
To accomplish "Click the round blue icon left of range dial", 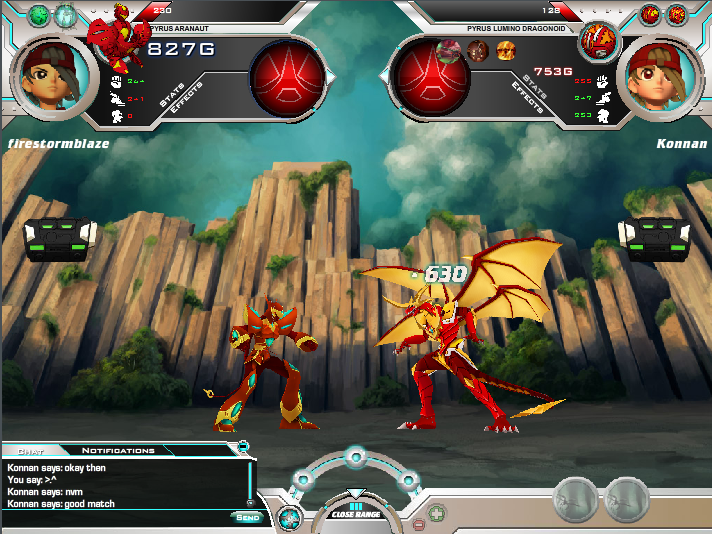I will [290, 518].
